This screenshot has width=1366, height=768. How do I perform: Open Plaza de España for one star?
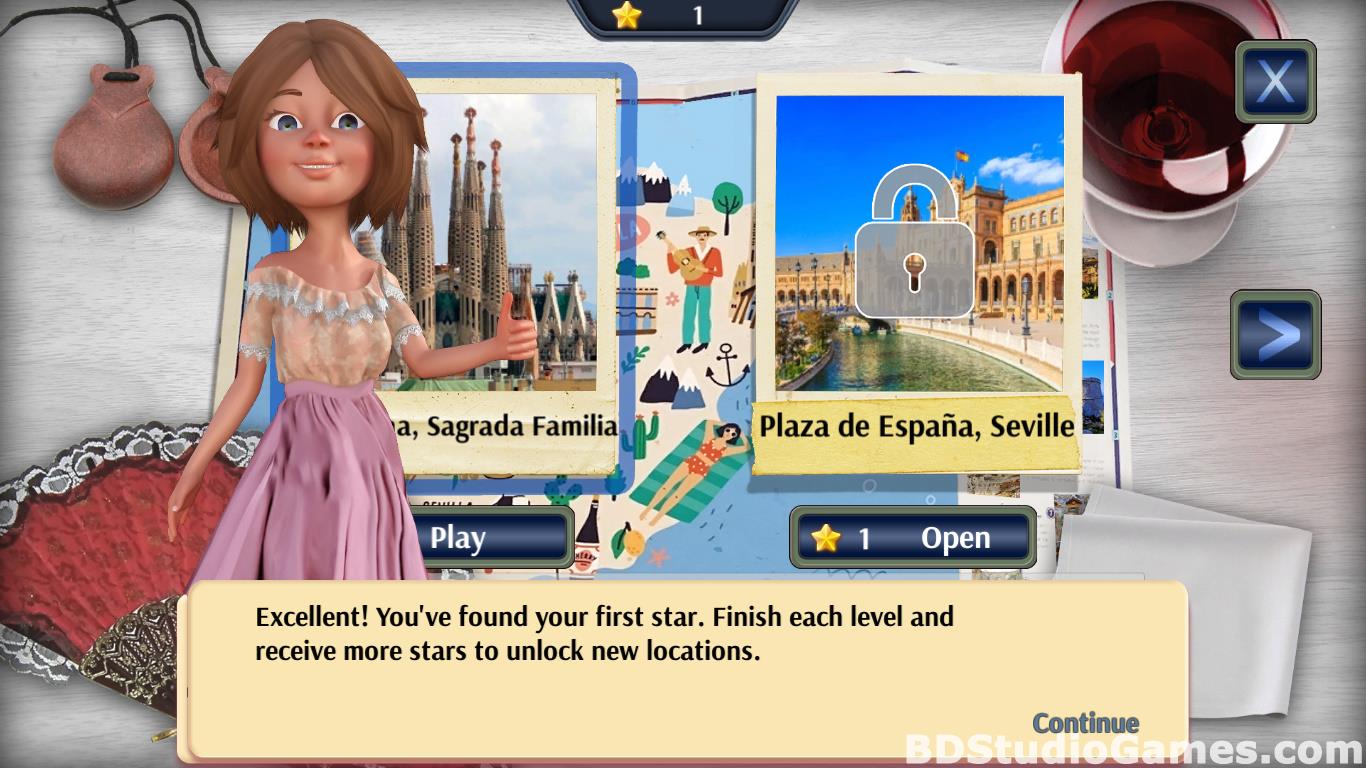pos(913,538)
